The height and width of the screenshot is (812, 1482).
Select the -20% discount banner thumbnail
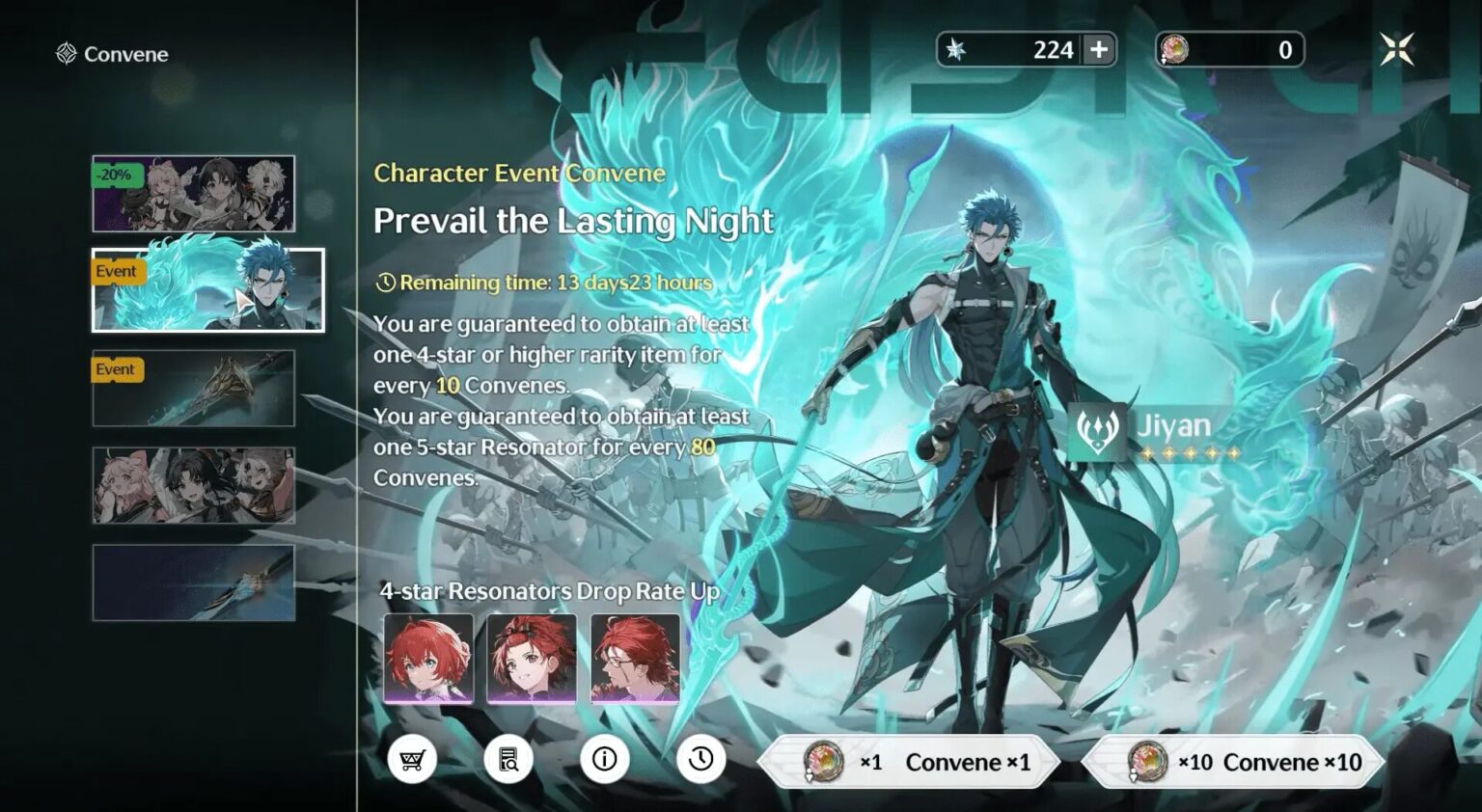coord(193,193)
